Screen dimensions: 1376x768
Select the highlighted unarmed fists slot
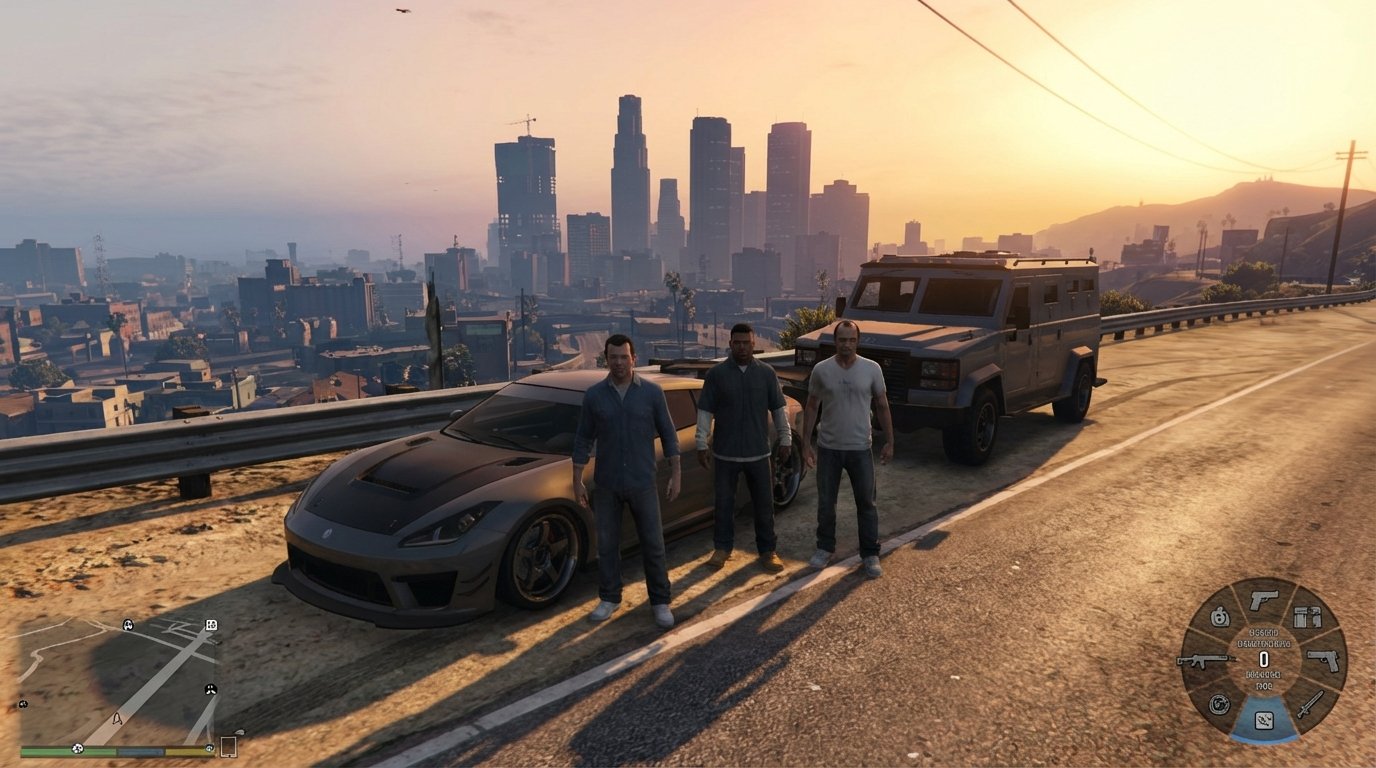(x=1264, y=721)
